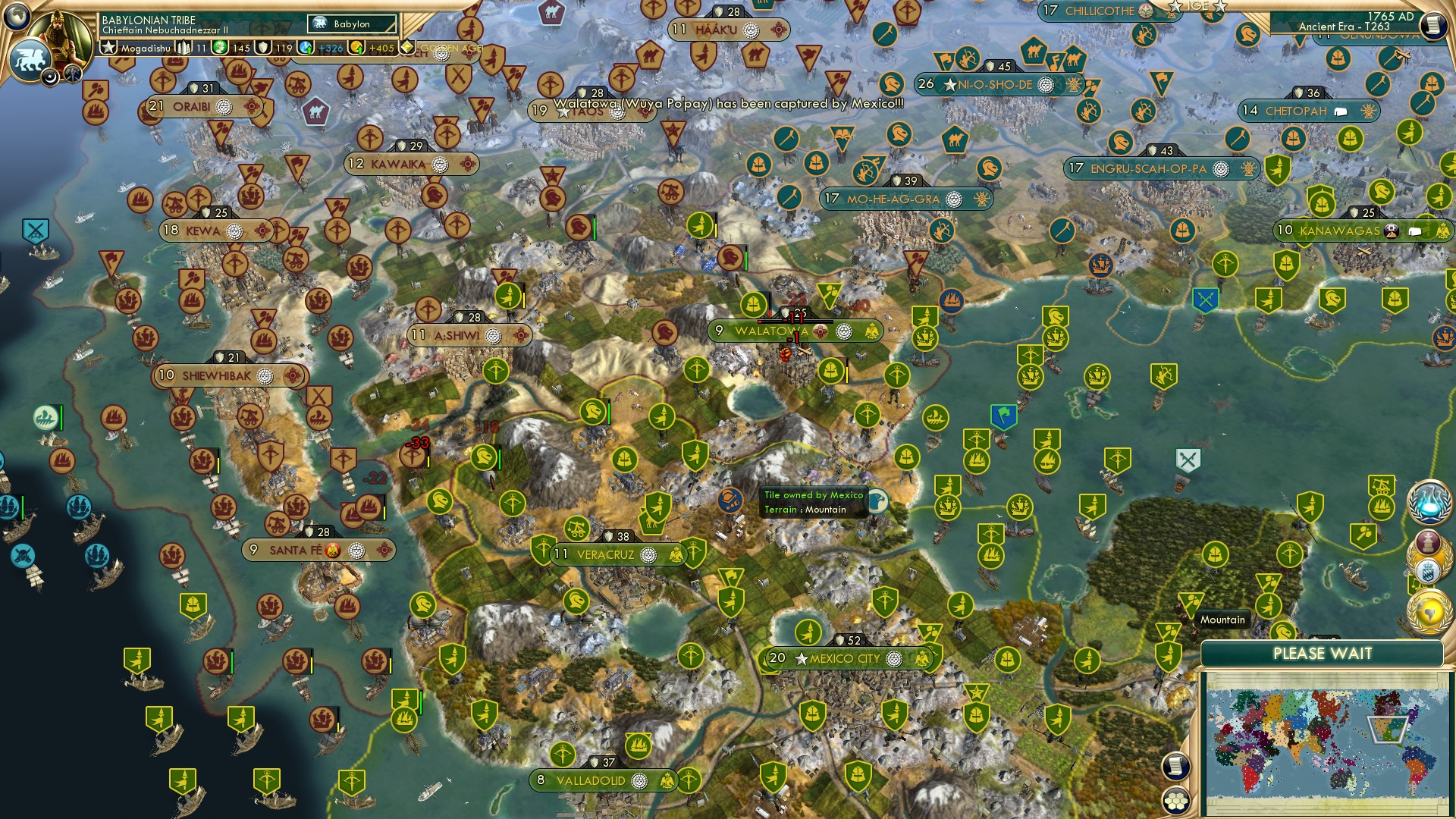Viewport: 1456px width, 819px height.
Task: Toggle the hex grid overlay button
Action: click(x=1176, y=801)
